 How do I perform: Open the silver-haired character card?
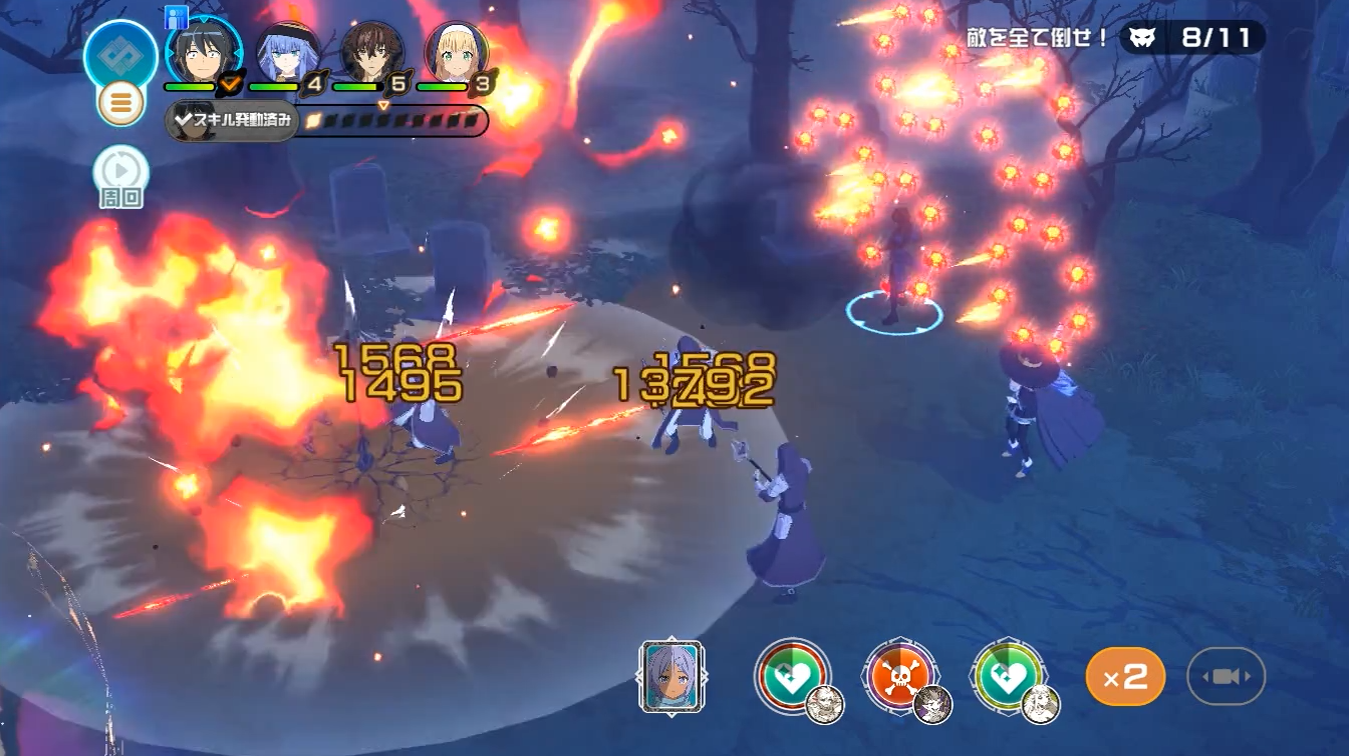coord(670,676)
